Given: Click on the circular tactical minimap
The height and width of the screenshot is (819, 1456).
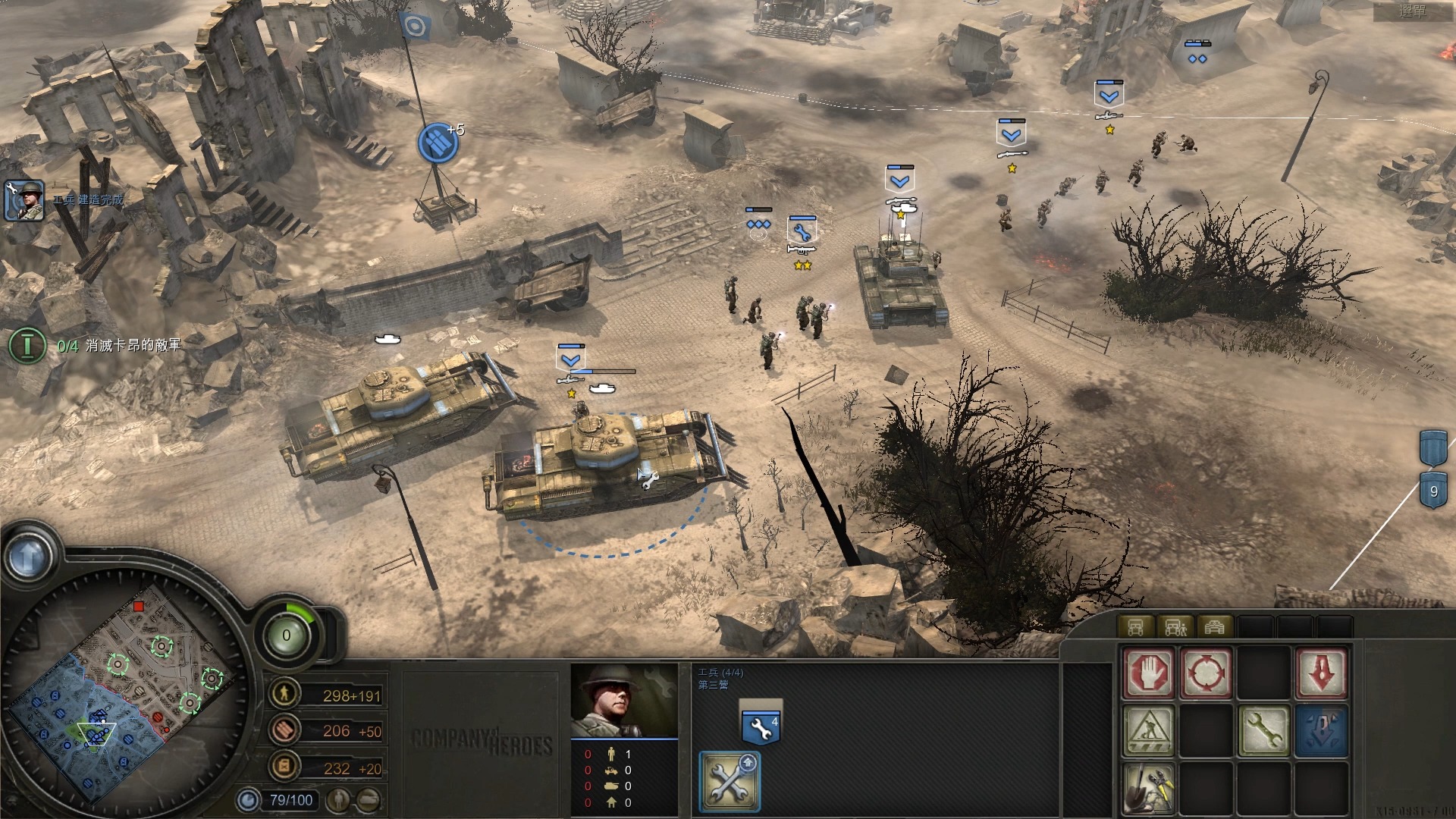Looking at the screenshot, I should [x=125, y=694].
